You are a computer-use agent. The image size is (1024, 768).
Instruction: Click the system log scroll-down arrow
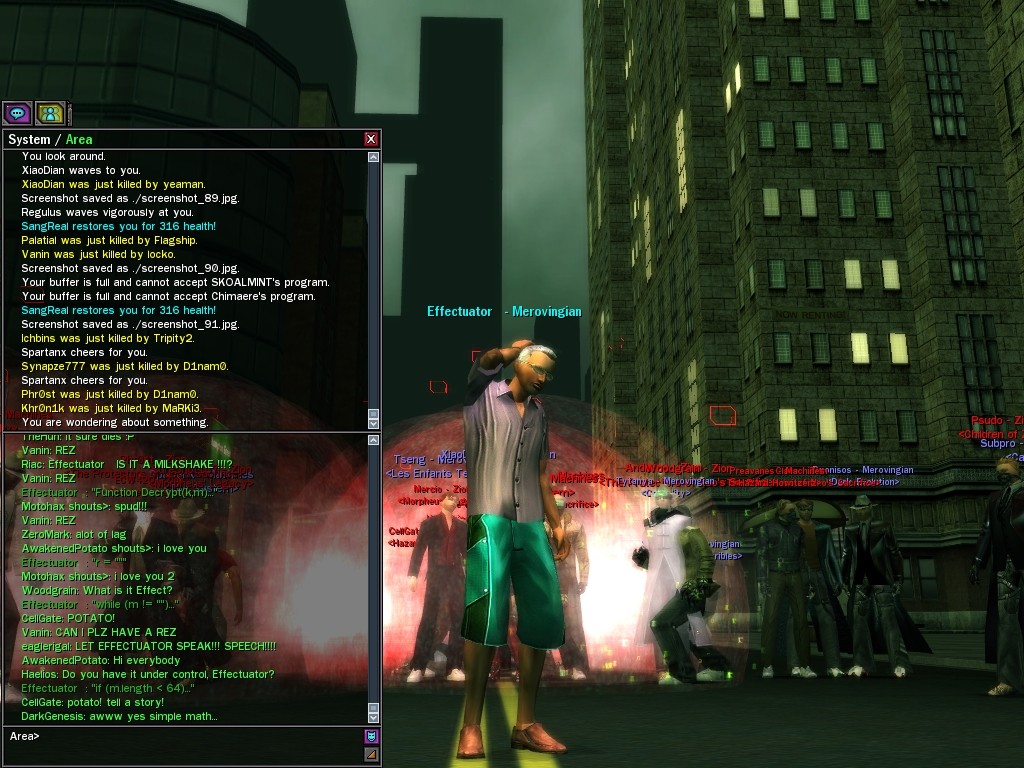pyautogui.click(x=374, y=423)
